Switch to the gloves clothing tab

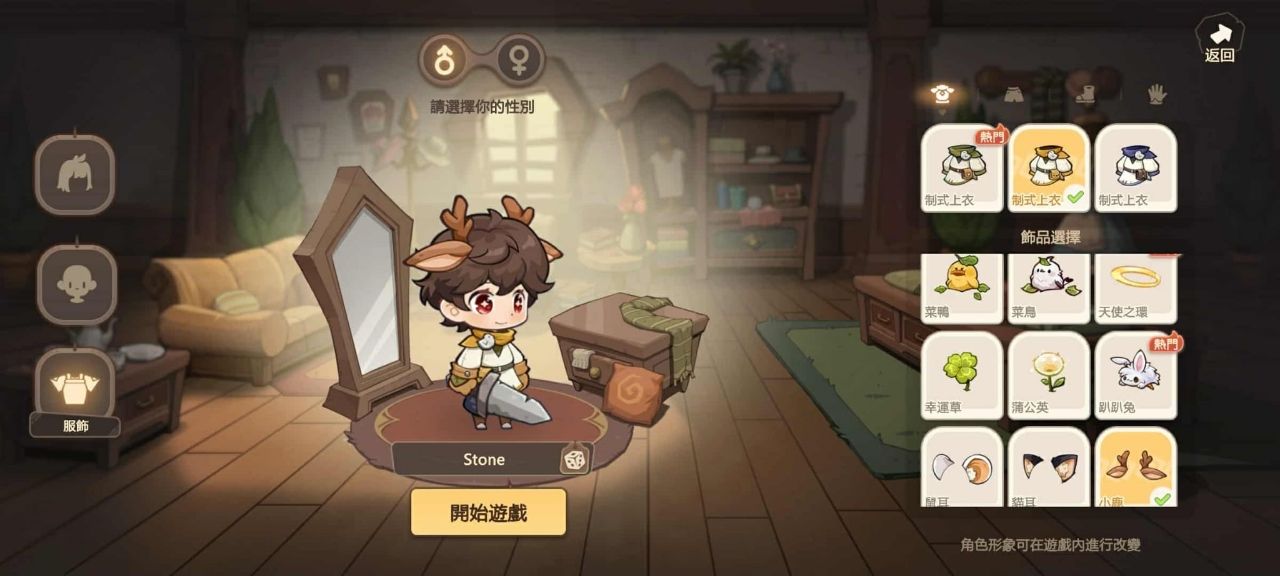[x=1156, y=95]
